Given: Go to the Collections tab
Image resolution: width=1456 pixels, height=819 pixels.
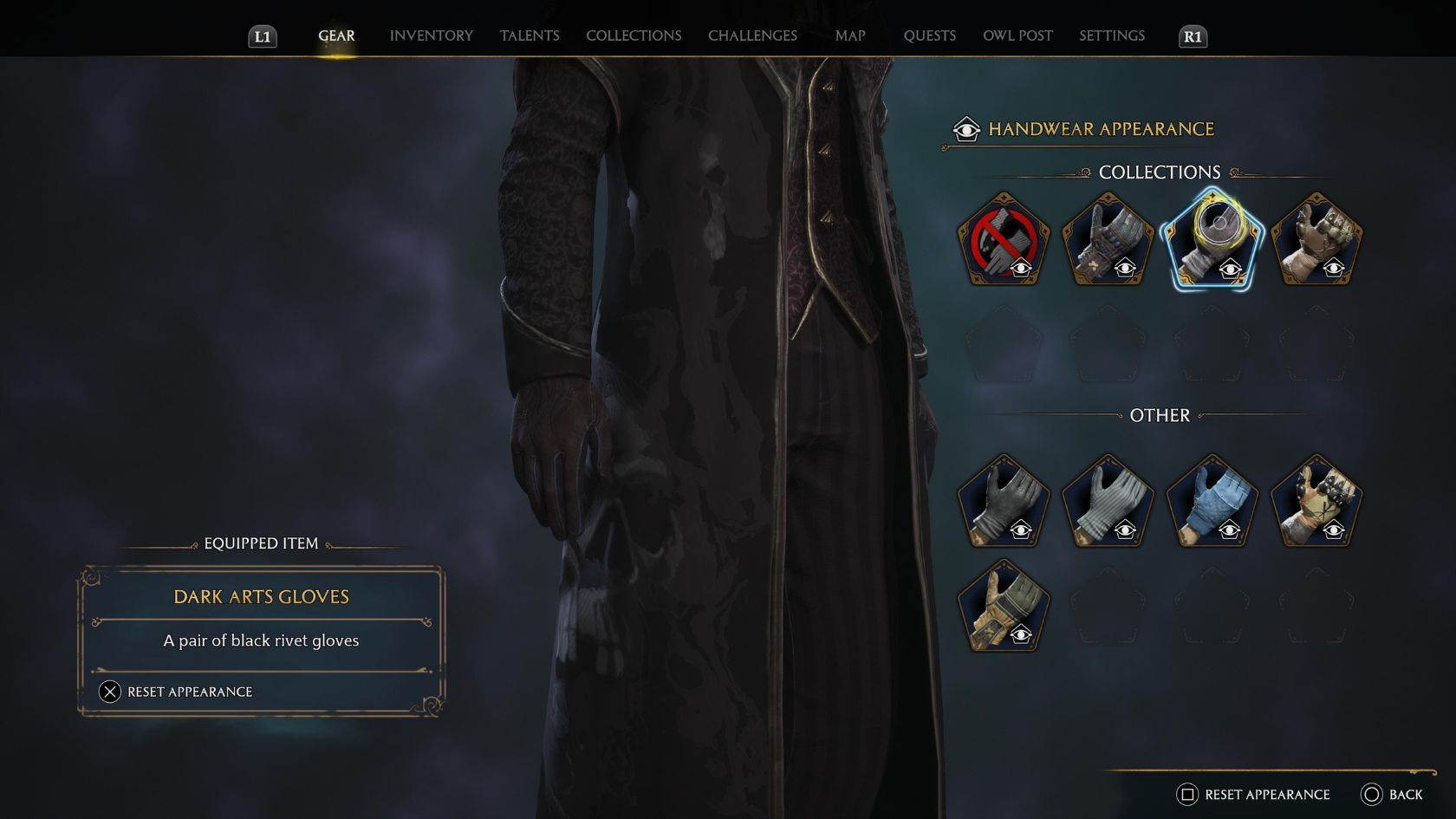Looking at the screenshot, I should (x=634, y=36).
